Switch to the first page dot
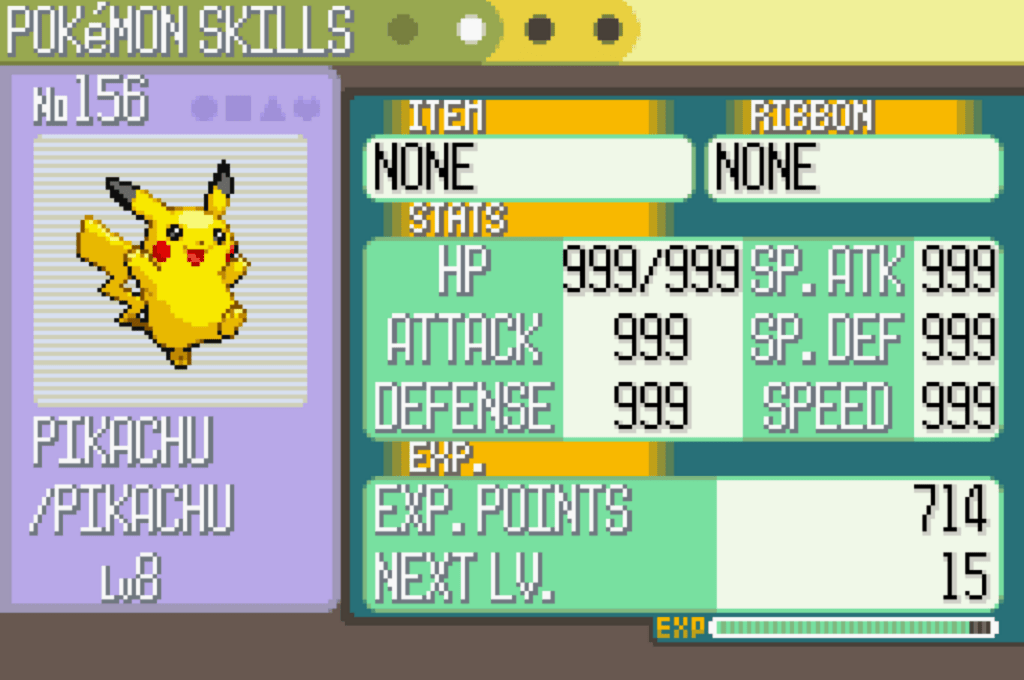The image size is (1024, 680). (402, 29)
